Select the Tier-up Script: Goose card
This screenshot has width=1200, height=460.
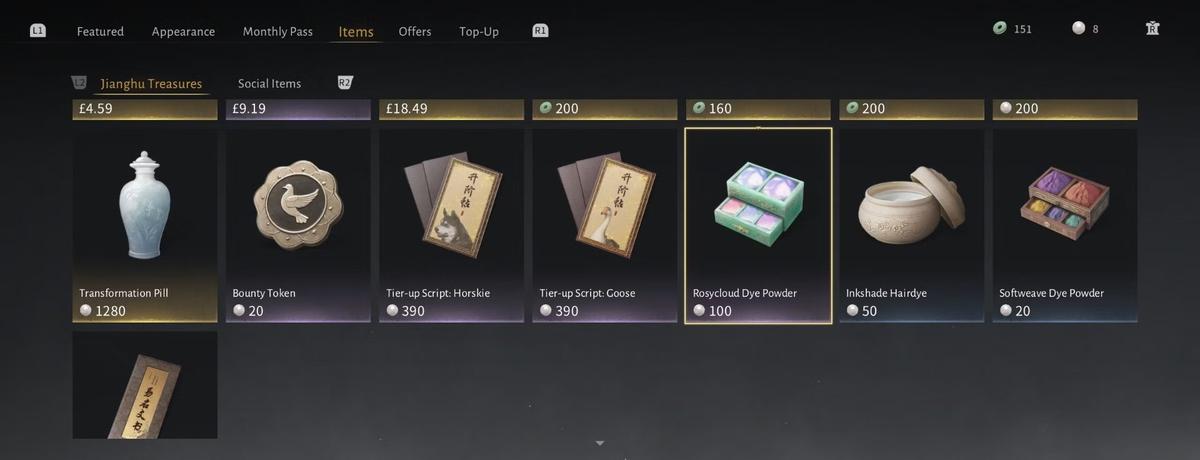tap(605, 225)
